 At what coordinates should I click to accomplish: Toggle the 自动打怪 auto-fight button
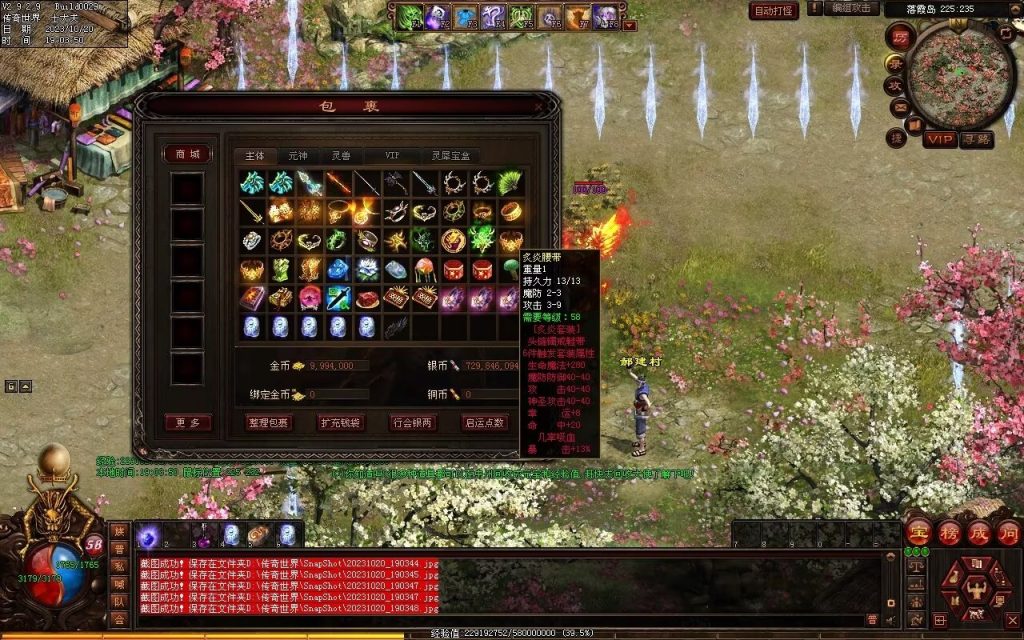[773, 11]
